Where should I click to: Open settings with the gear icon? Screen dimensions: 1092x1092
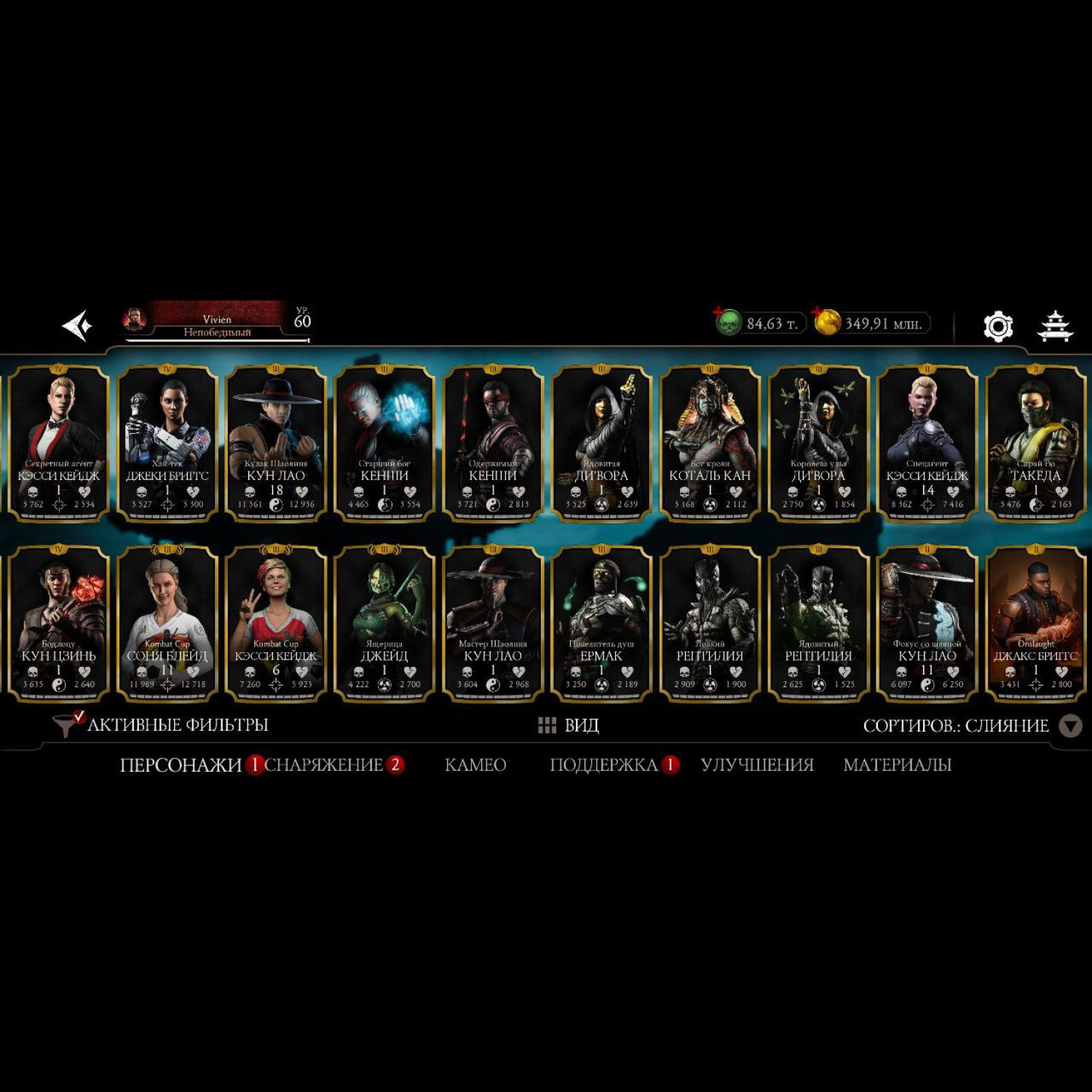[997, 326]
